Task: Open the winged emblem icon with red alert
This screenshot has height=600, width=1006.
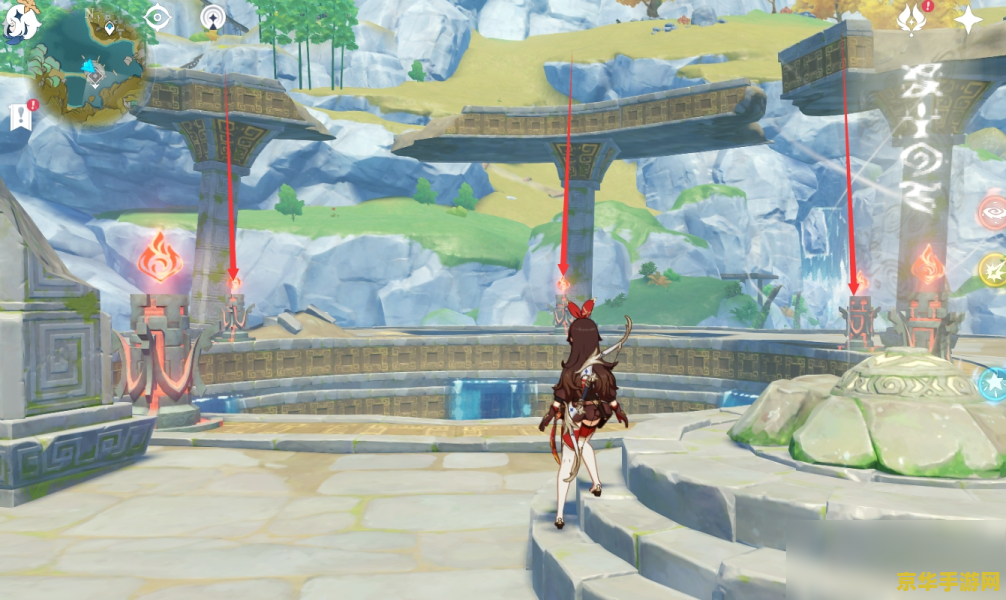Action: tap(913, 18)
